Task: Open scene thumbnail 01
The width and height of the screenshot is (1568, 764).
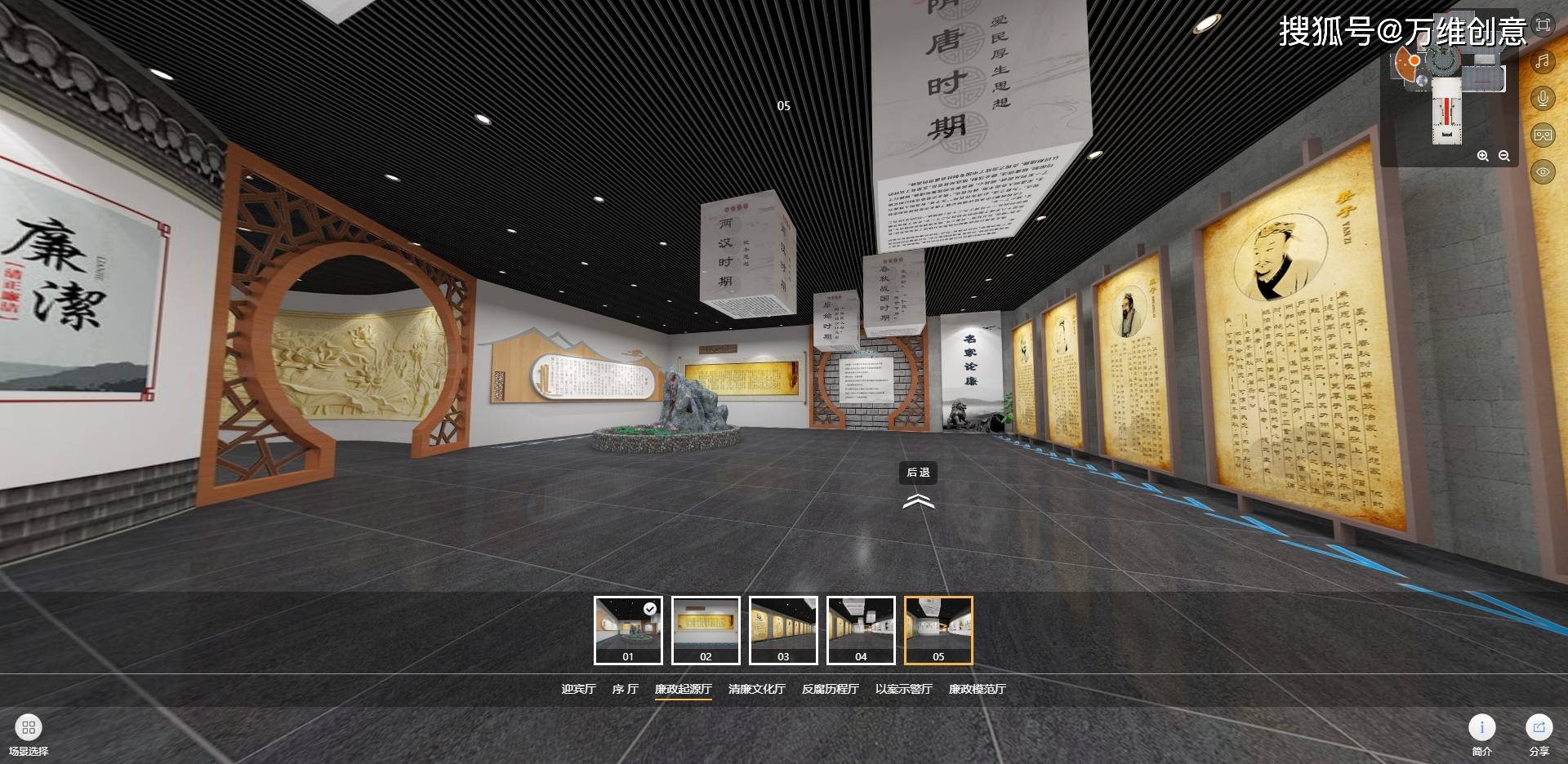Action: point(628,630)
